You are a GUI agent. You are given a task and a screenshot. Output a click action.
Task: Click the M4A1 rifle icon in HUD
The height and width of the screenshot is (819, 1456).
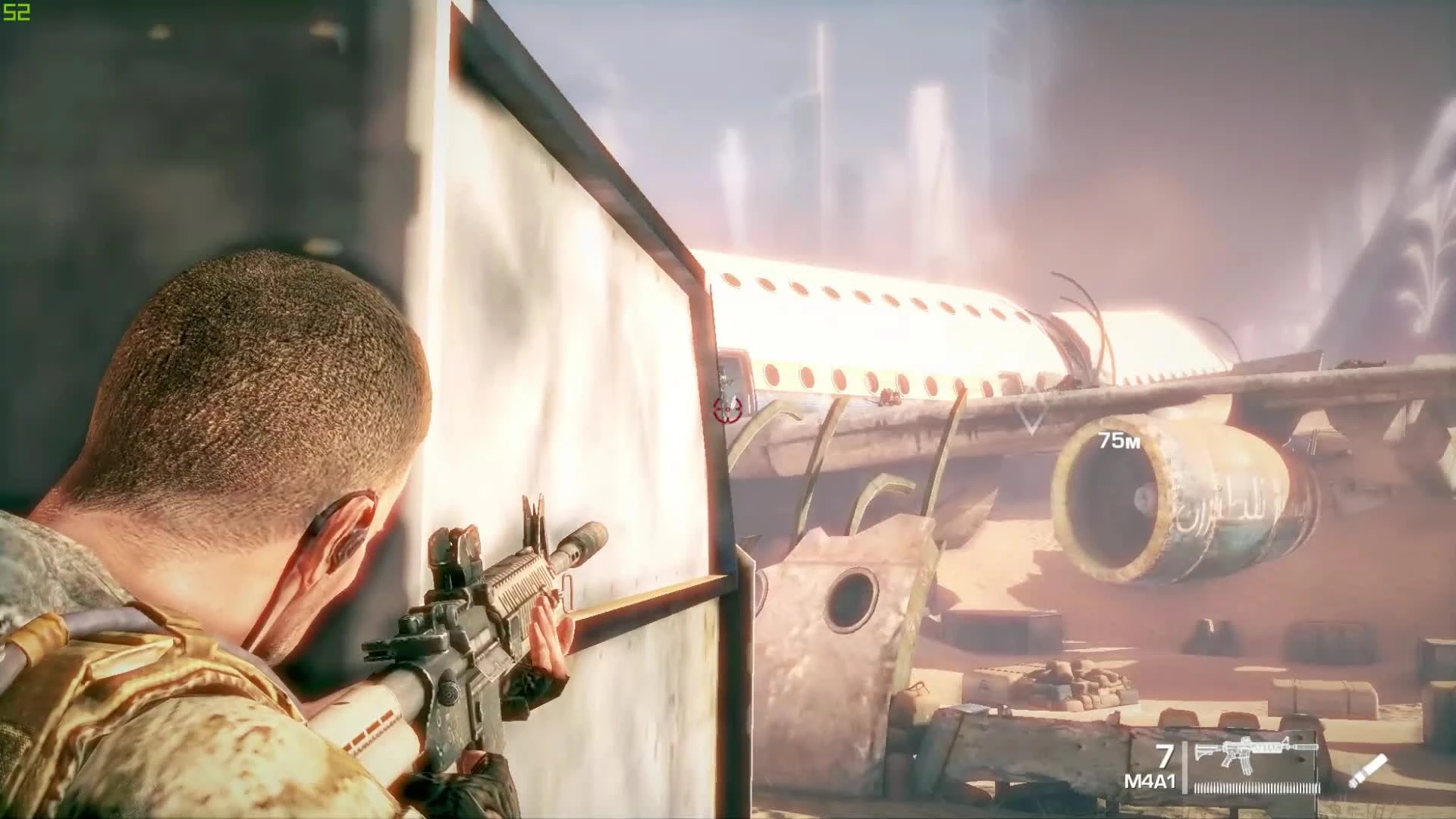[x=1254, y=752]
